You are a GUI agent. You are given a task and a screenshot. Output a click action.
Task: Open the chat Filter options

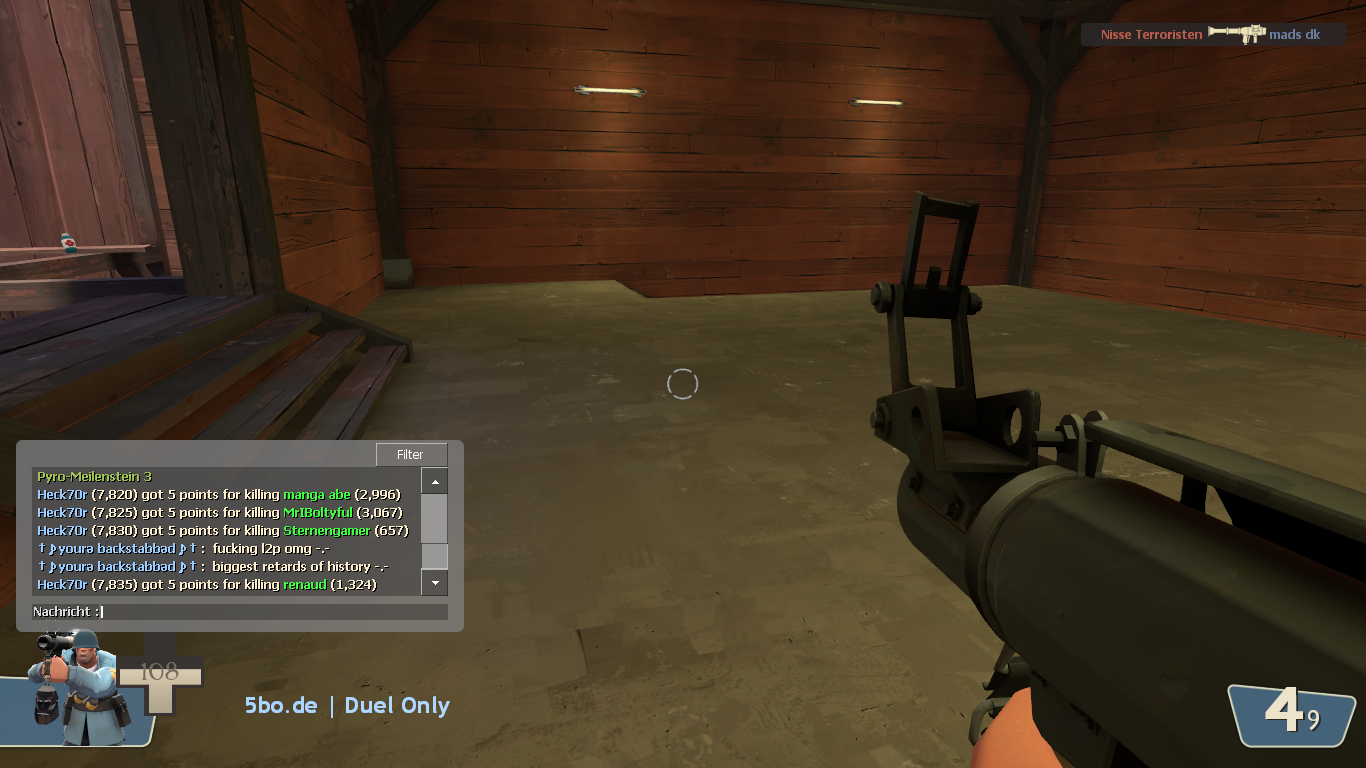tap(410, 455)
